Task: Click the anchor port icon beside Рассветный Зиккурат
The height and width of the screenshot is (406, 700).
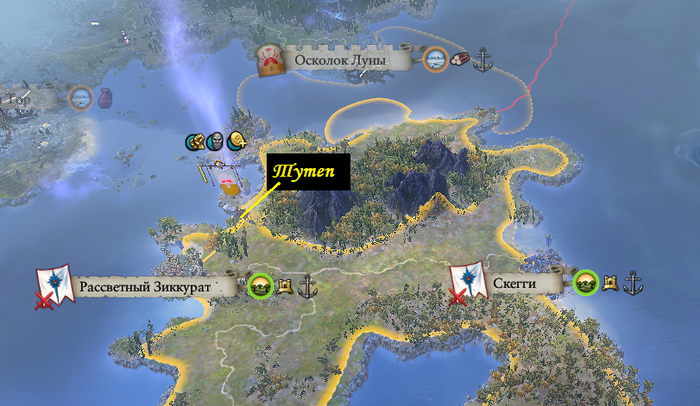Action: point(307,286)
